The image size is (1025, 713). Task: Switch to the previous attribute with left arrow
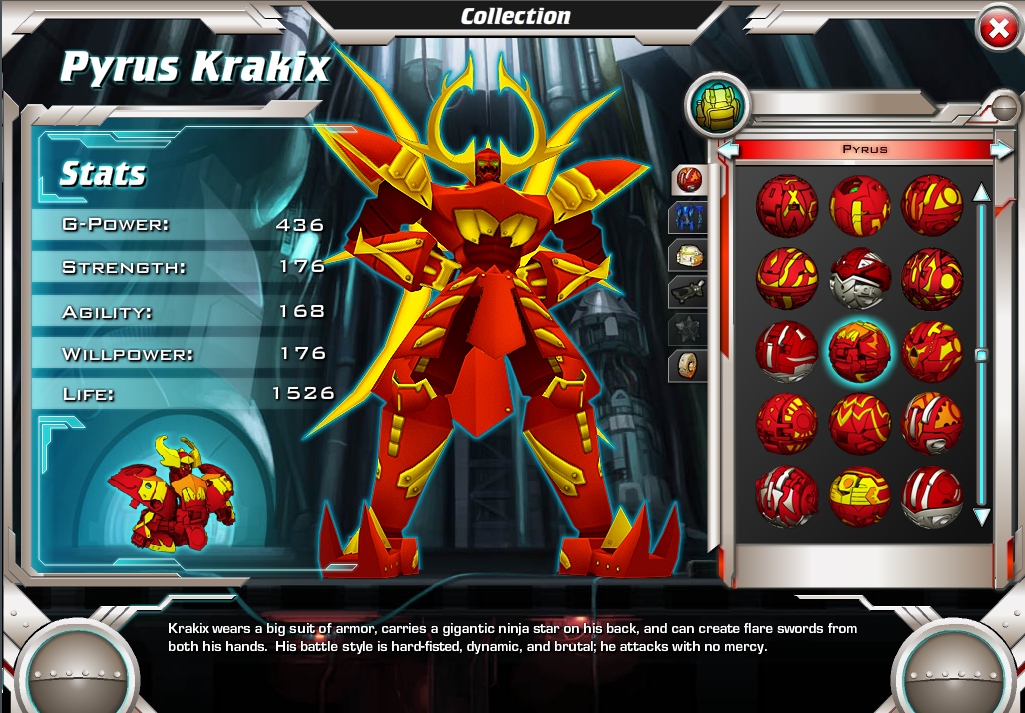point(729,150)
